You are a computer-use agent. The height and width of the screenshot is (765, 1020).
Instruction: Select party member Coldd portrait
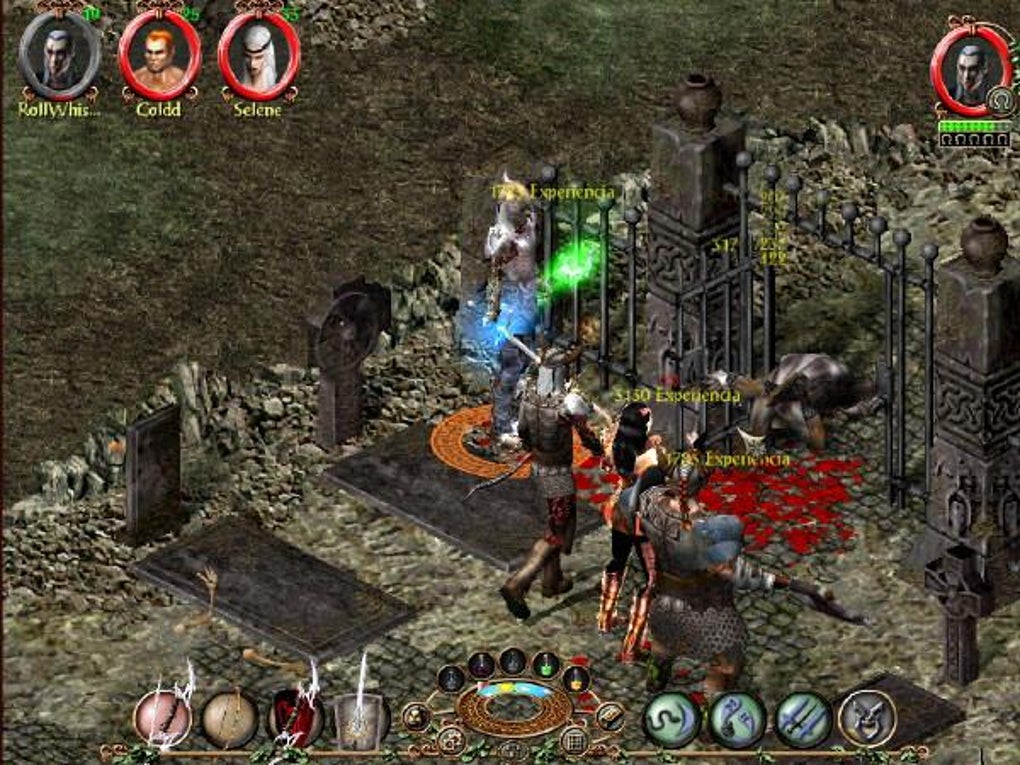coord(159,55)
